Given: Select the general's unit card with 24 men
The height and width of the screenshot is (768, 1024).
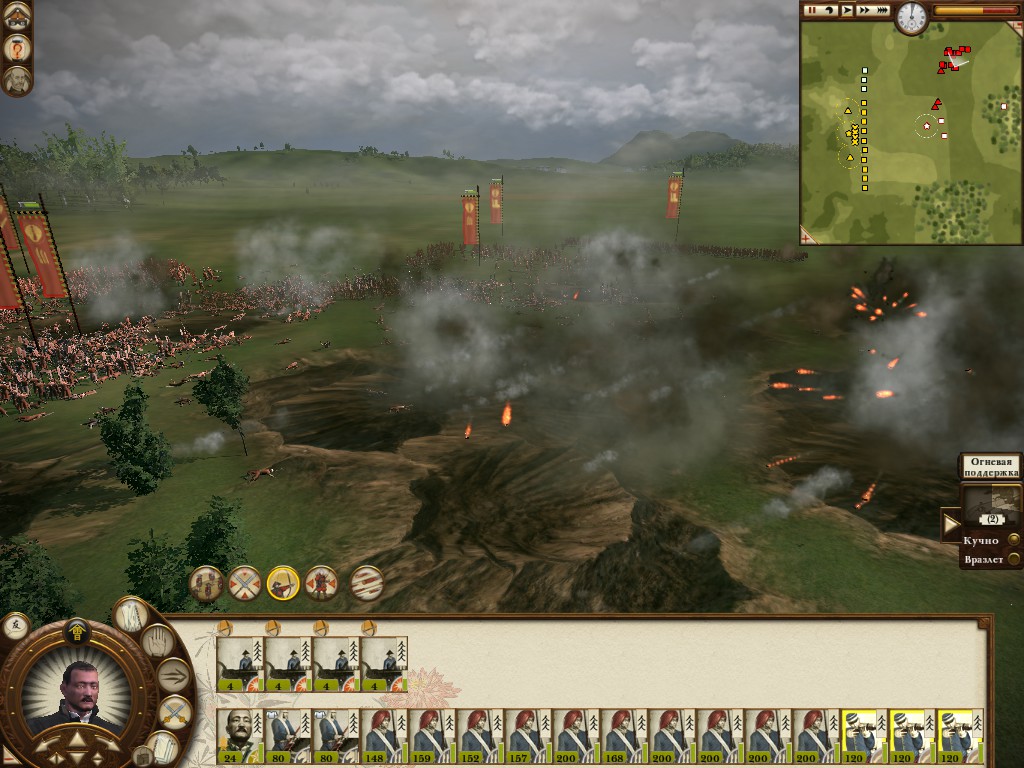Looking at the screenshot, I should pos(240,736).
